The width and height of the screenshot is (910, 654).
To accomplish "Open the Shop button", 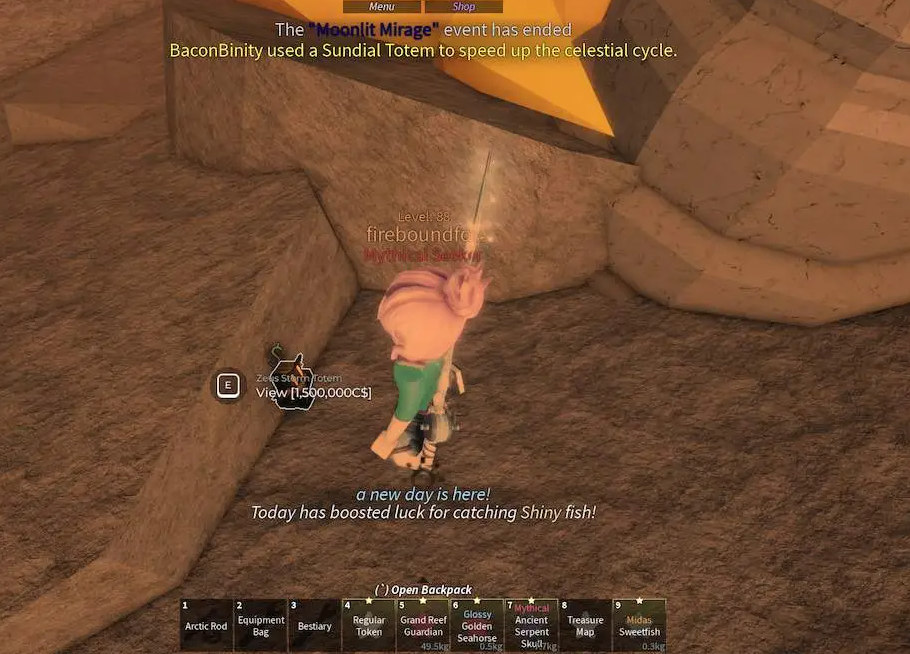I will [464, 7].
